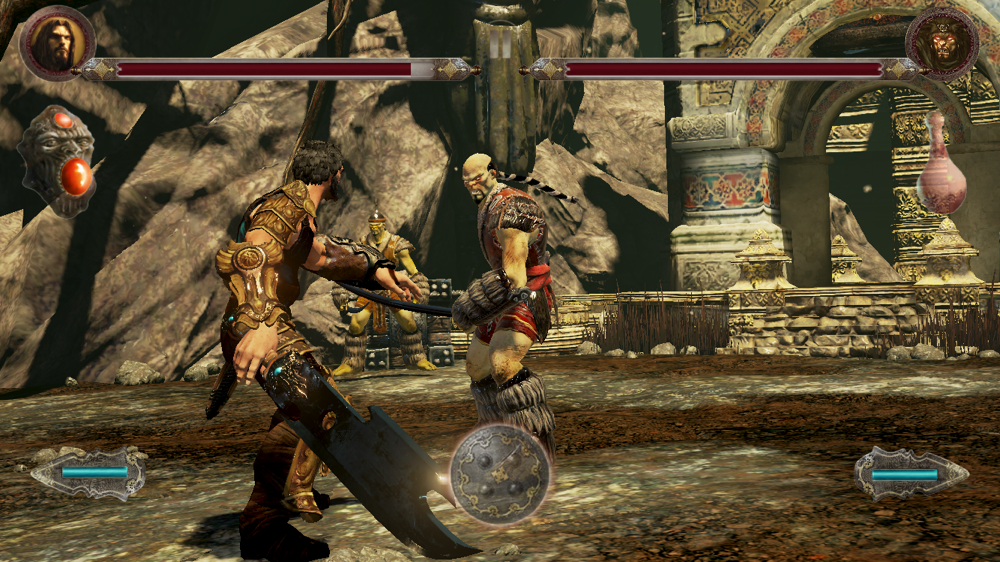Tap the left dodge arrow button
1000x562 pixels.
click(89, 472)
